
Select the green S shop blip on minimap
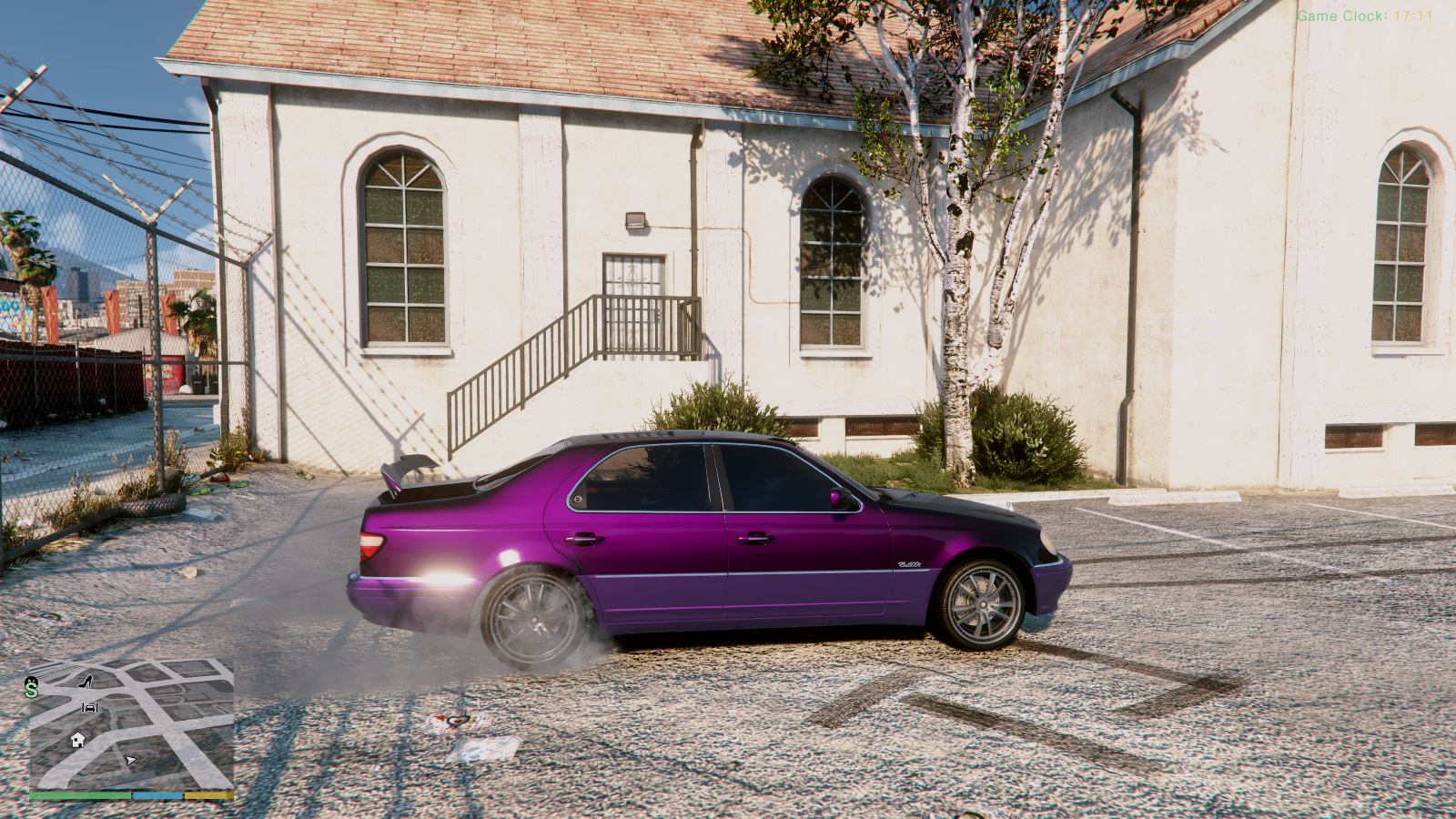pyautogui.click(x=32, y=690)
